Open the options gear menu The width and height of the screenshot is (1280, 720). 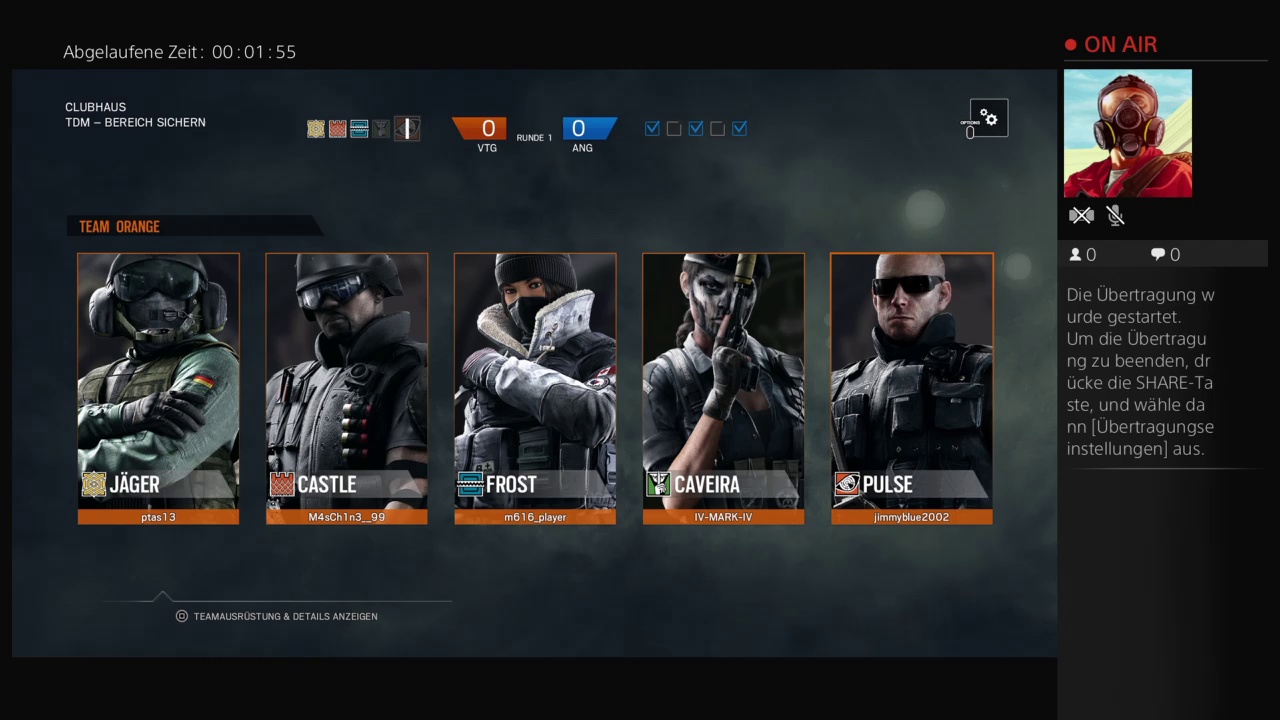pos(988,118)
